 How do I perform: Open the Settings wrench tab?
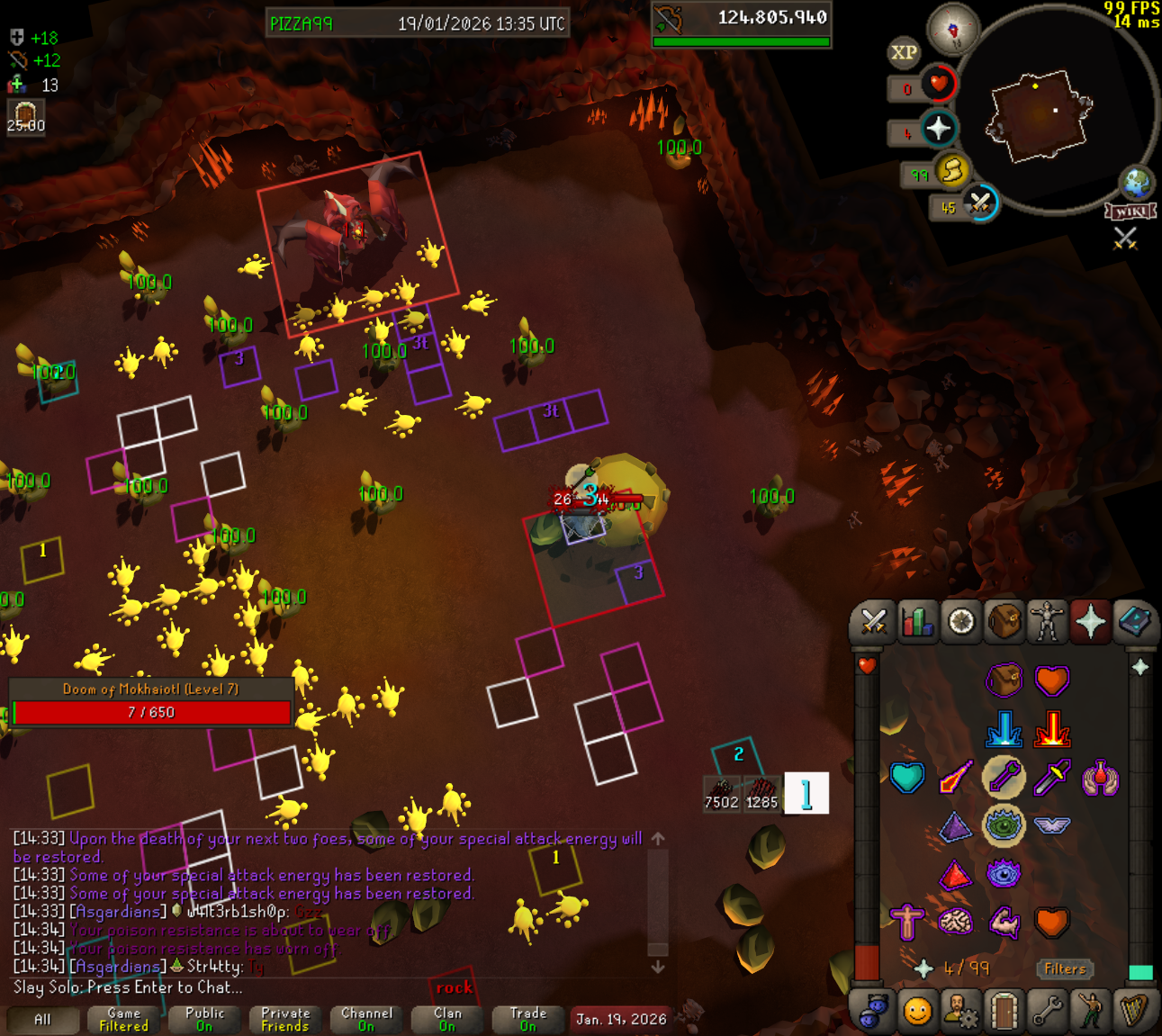point(1047,1012)
